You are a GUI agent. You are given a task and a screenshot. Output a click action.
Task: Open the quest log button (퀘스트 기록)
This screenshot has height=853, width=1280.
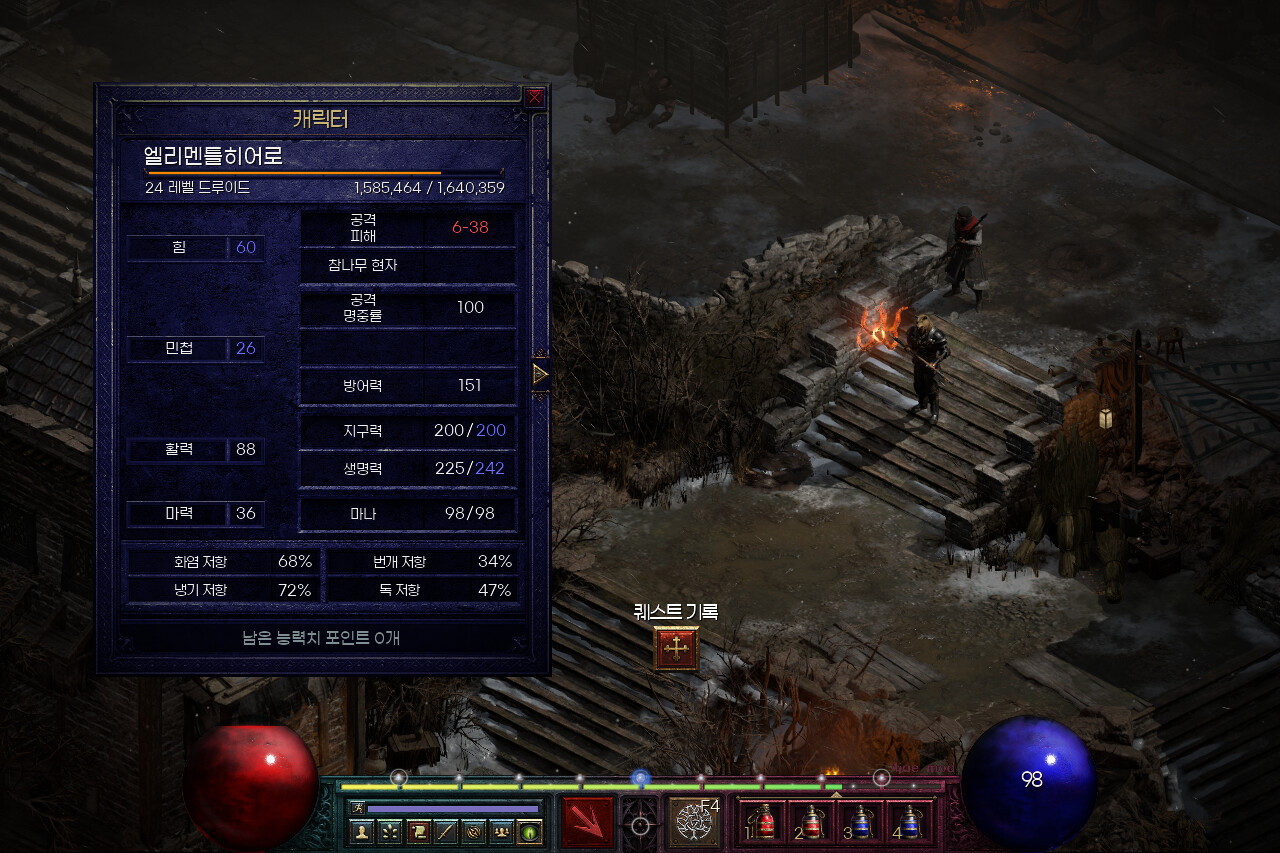pyautogui.click(x=676, y=648)
